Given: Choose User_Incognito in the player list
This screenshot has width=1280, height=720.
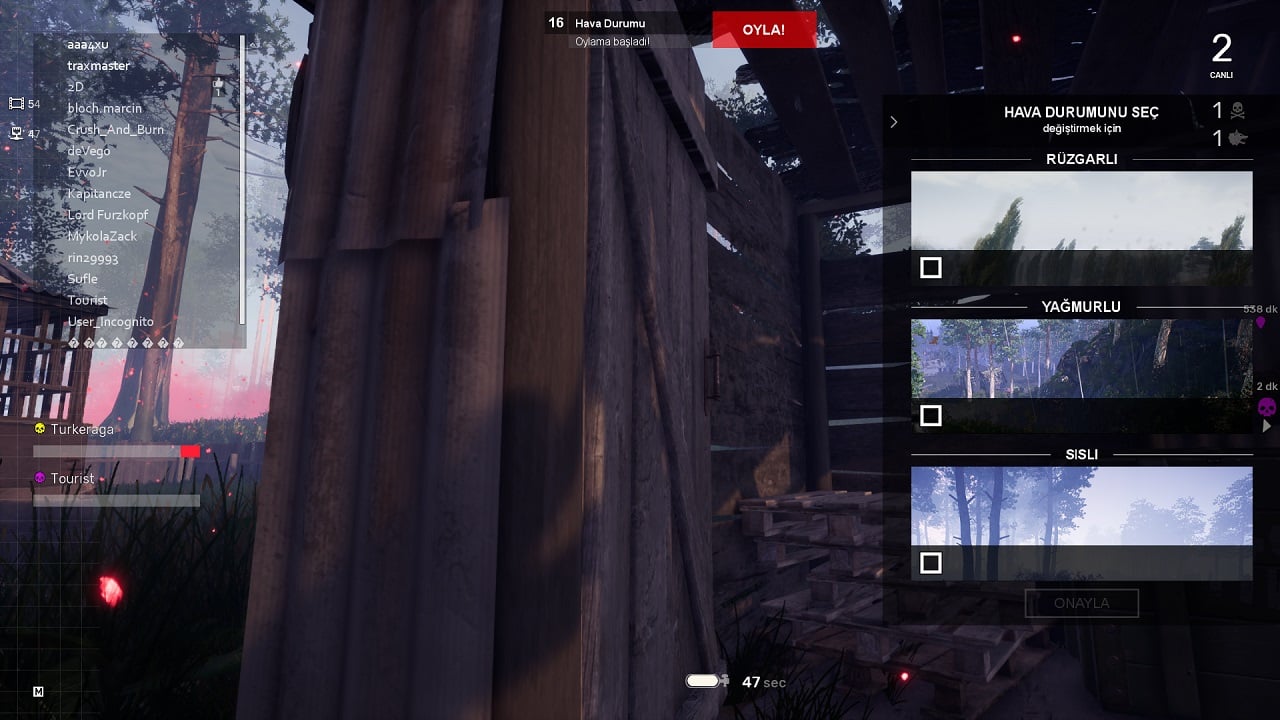Looking at the screenshot, I should click(x=110, y=322).
